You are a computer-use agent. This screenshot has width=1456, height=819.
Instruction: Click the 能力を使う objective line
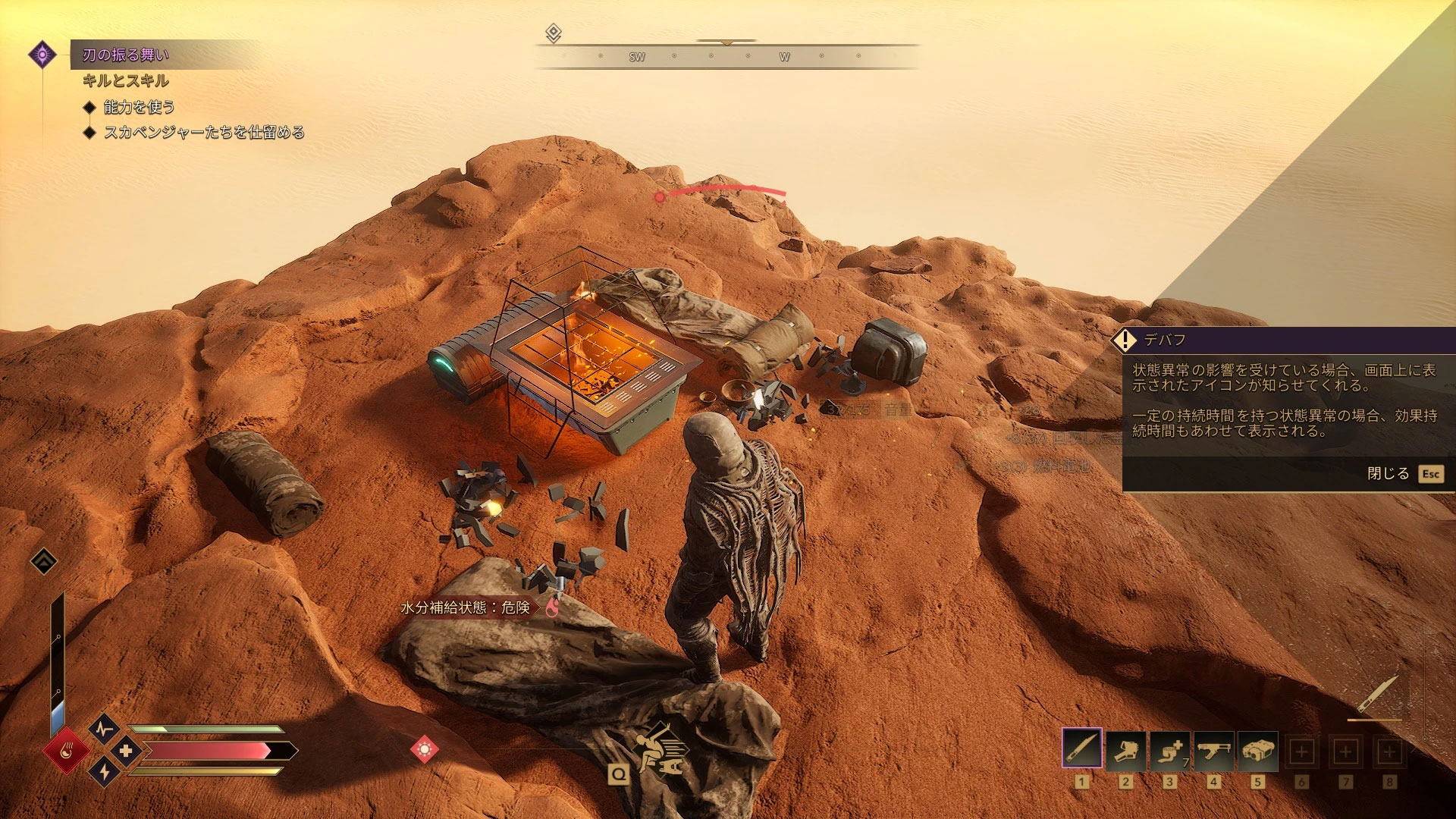[x=140, y=107]
